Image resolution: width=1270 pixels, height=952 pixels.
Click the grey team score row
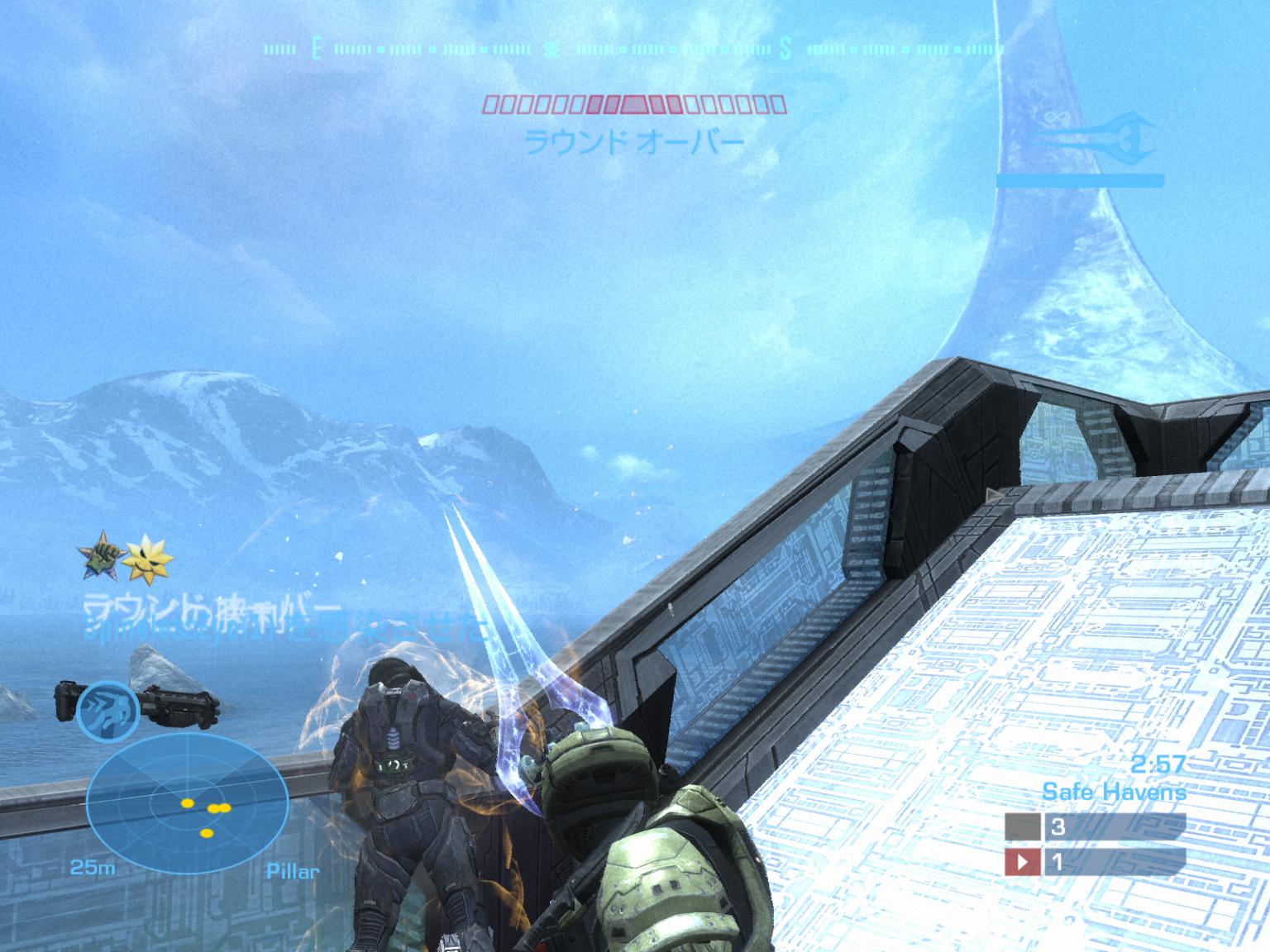tap(1095, 826)
